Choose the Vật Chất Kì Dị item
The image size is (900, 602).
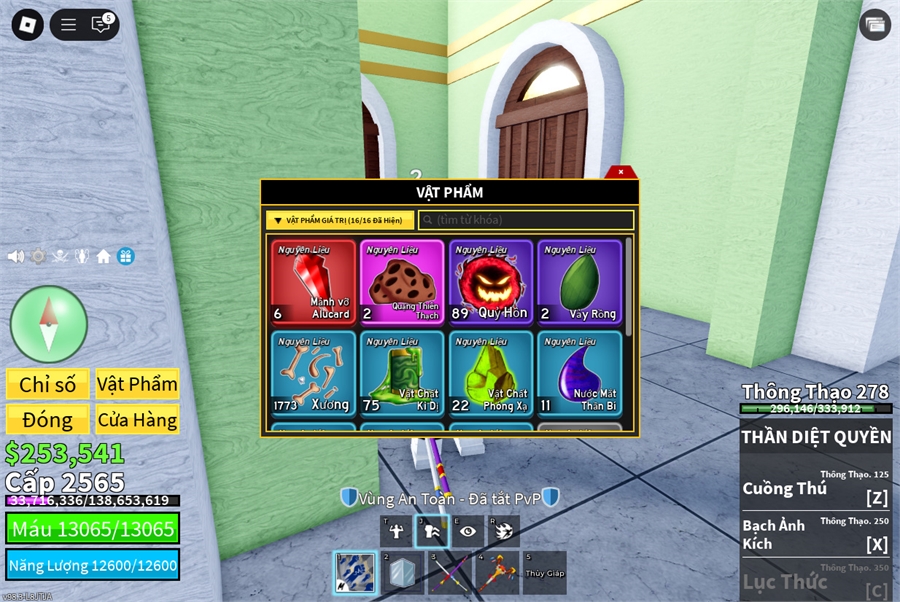coord(402,373)
